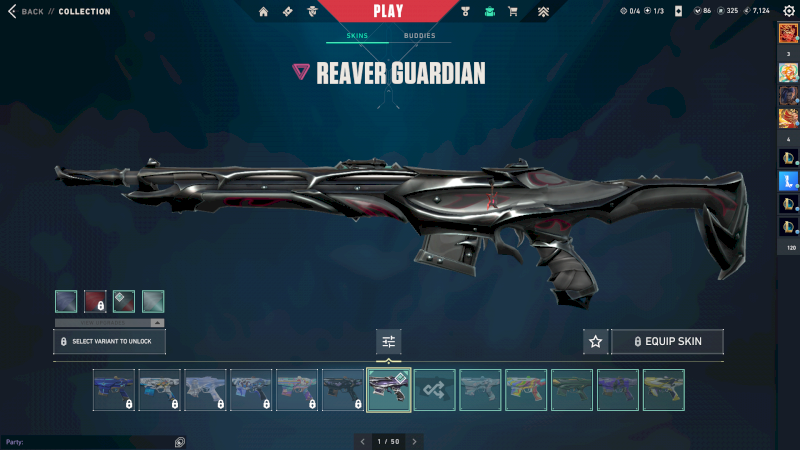Image resolution: width=800 pixels, height=450 pixels.
Task: Open the settings gear icon
Action: tap(788, 11)
